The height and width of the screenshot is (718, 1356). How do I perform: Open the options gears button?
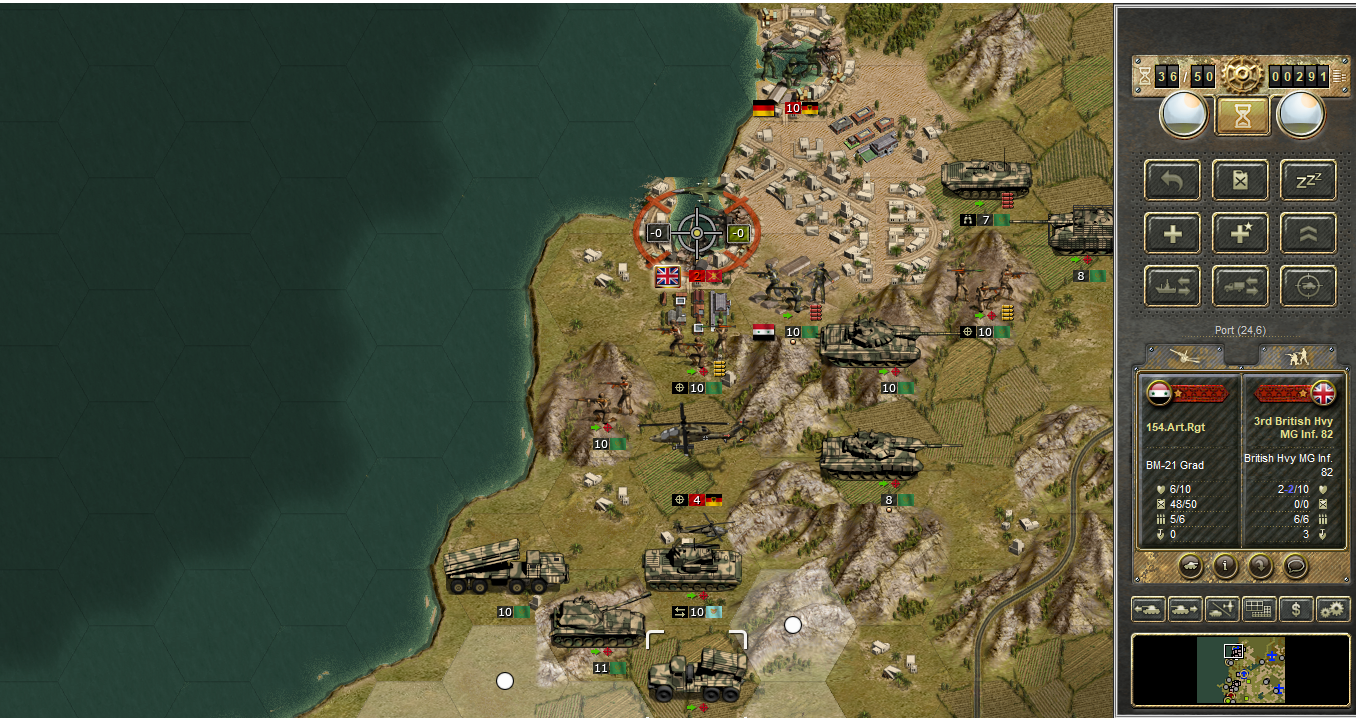pyautogui.click(x=1332, y=608)
